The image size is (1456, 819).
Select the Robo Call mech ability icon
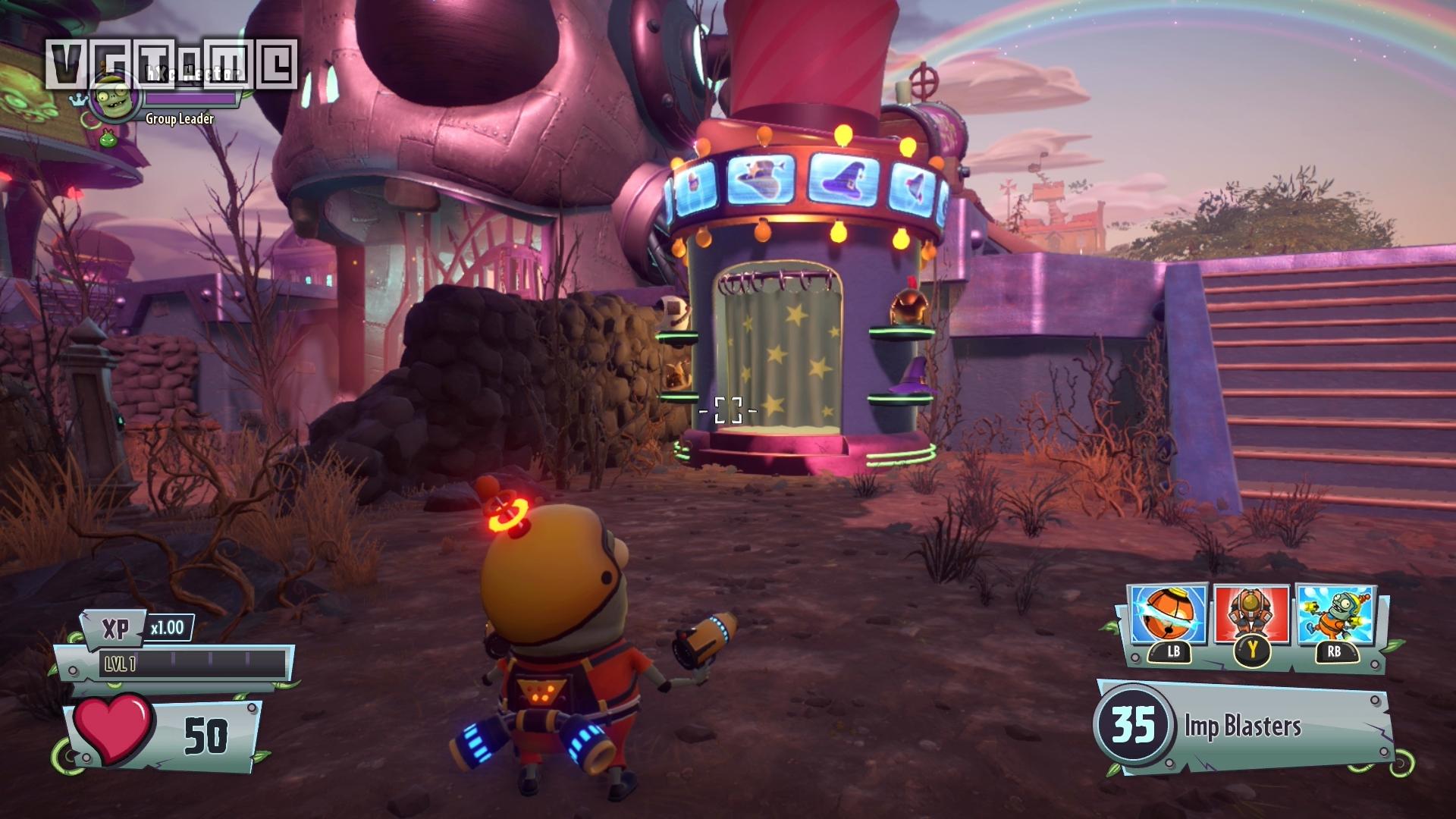tap(1251, 614)
